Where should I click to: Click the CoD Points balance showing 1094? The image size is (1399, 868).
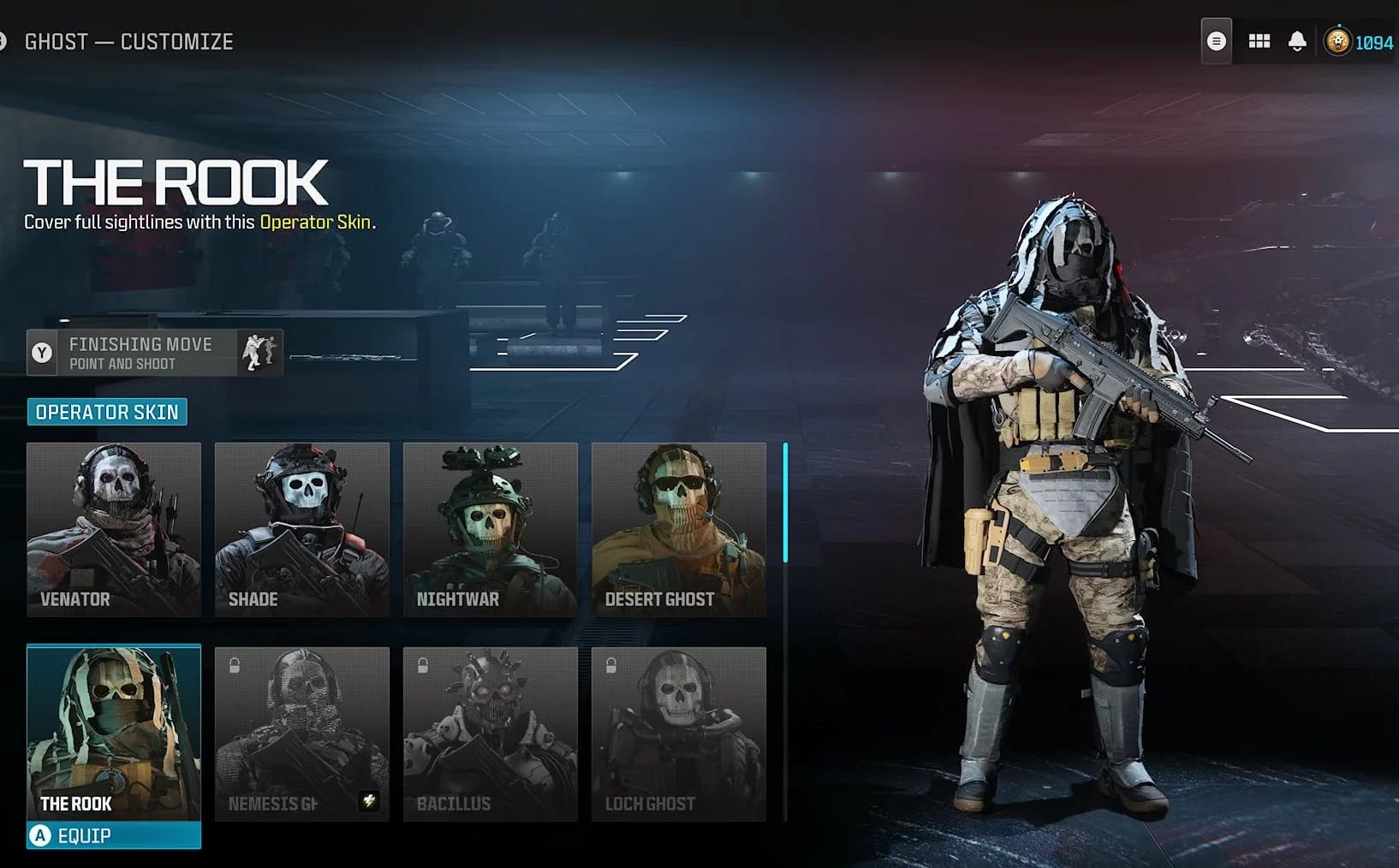tap(1373, 39)
